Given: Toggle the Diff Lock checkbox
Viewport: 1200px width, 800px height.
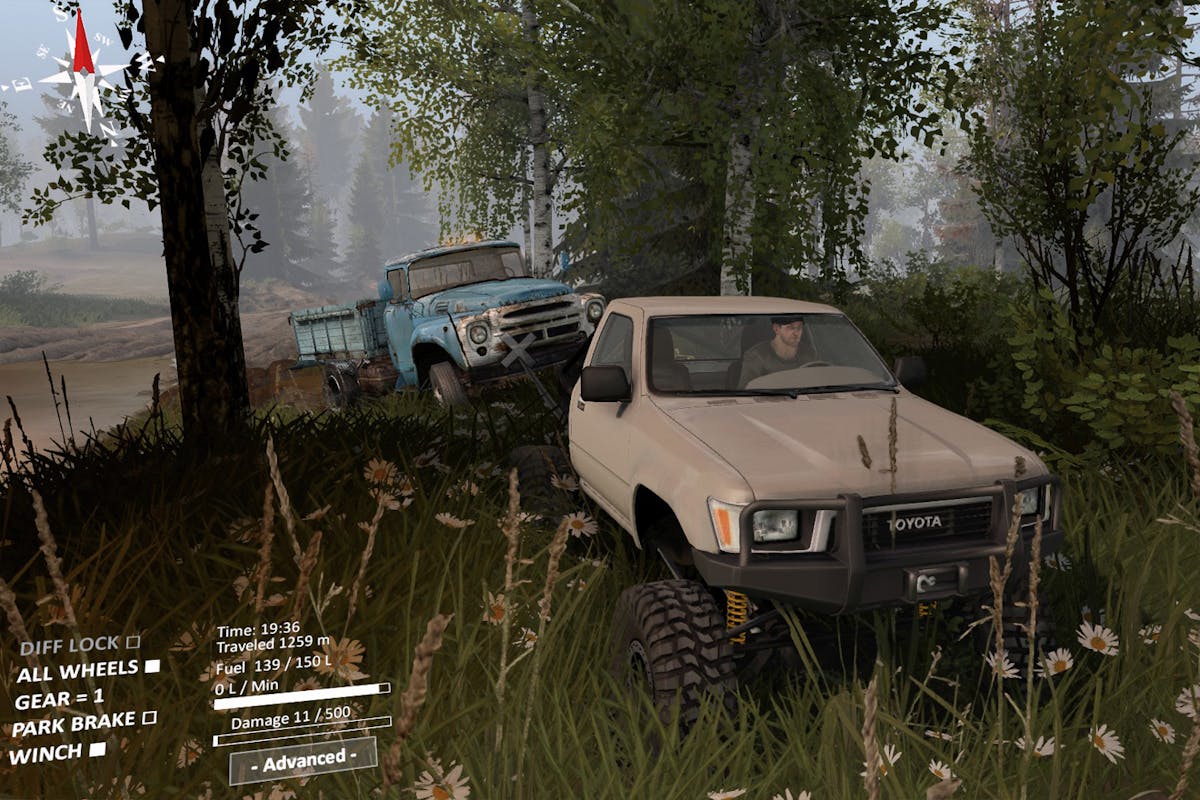Looking at the screenshot, I should tap(133, 642).
